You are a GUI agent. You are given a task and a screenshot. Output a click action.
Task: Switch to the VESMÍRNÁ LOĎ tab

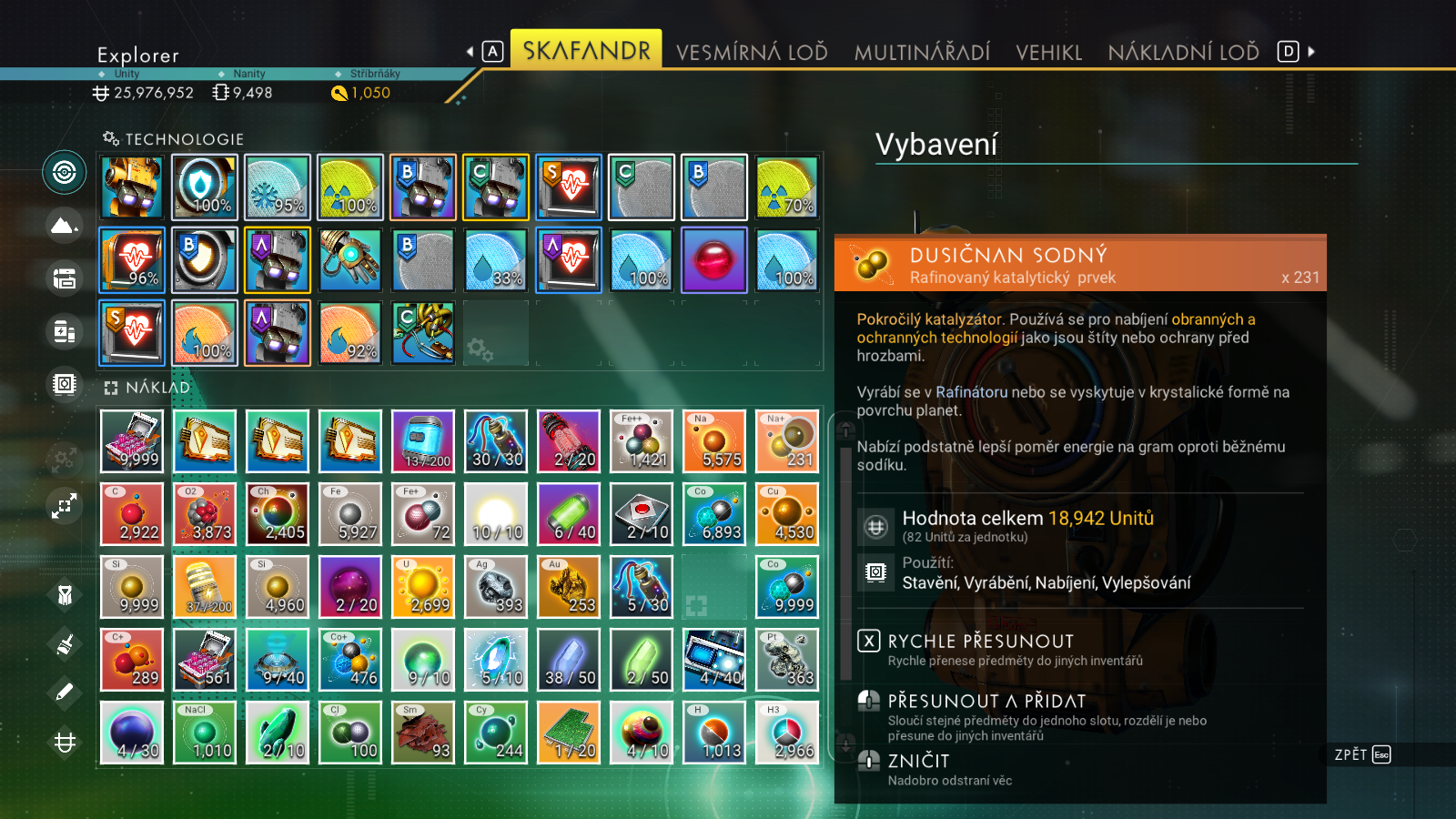click(x=752, y=52)
